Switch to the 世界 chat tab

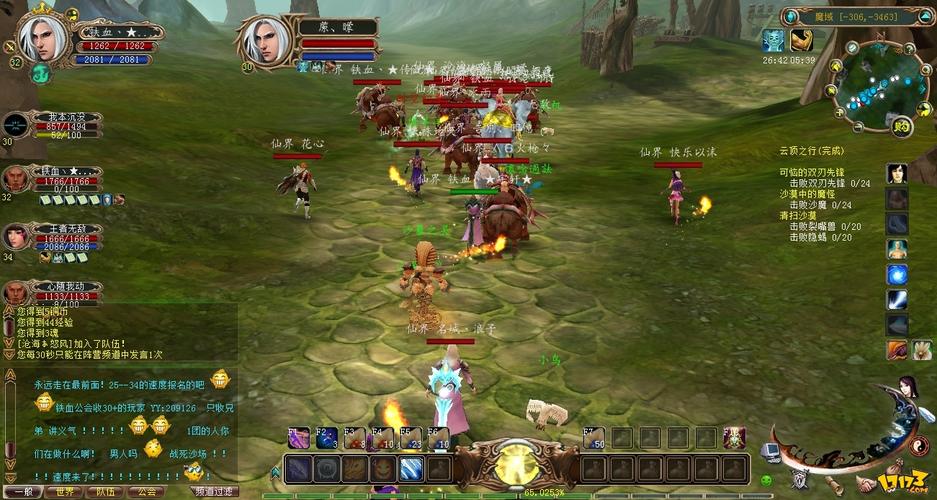(x=65, y=491)
